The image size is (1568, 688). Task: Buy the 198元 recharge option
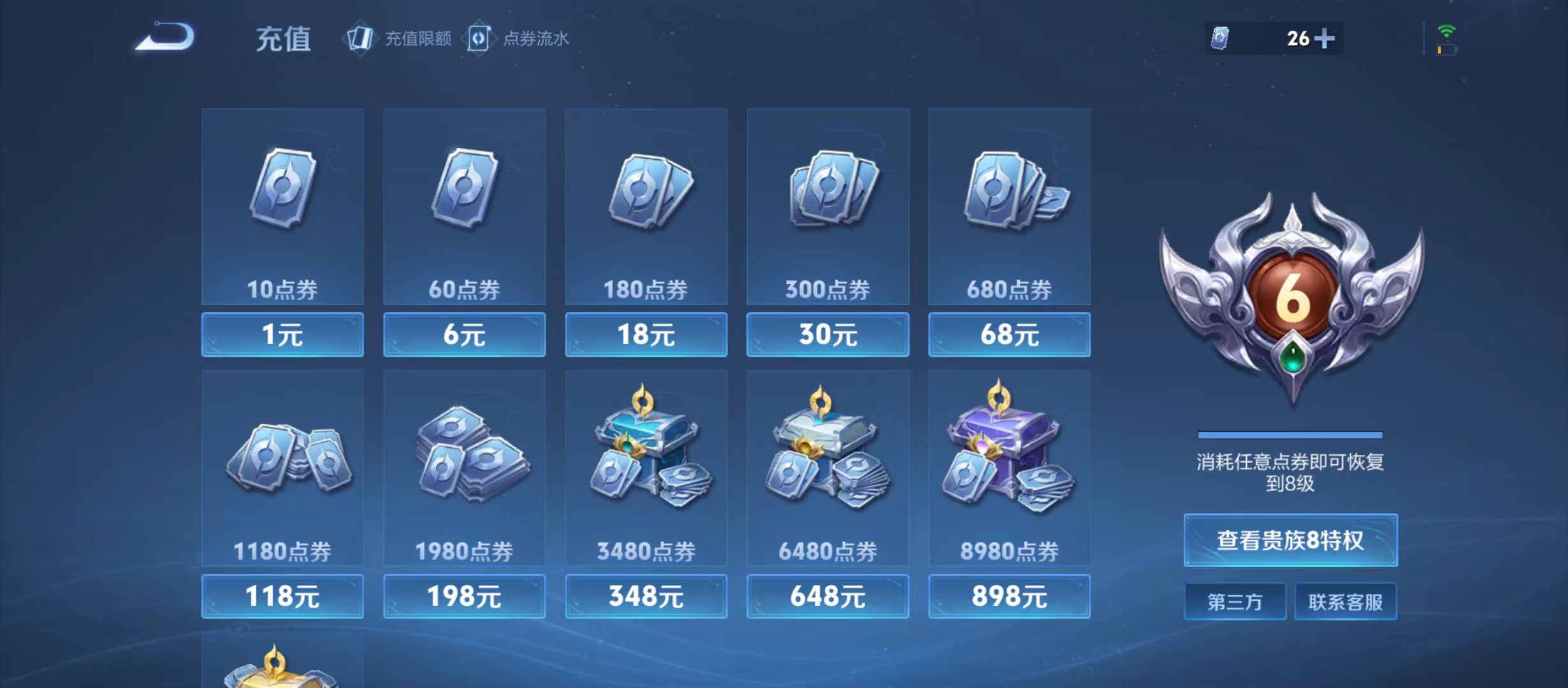(464, 596)
